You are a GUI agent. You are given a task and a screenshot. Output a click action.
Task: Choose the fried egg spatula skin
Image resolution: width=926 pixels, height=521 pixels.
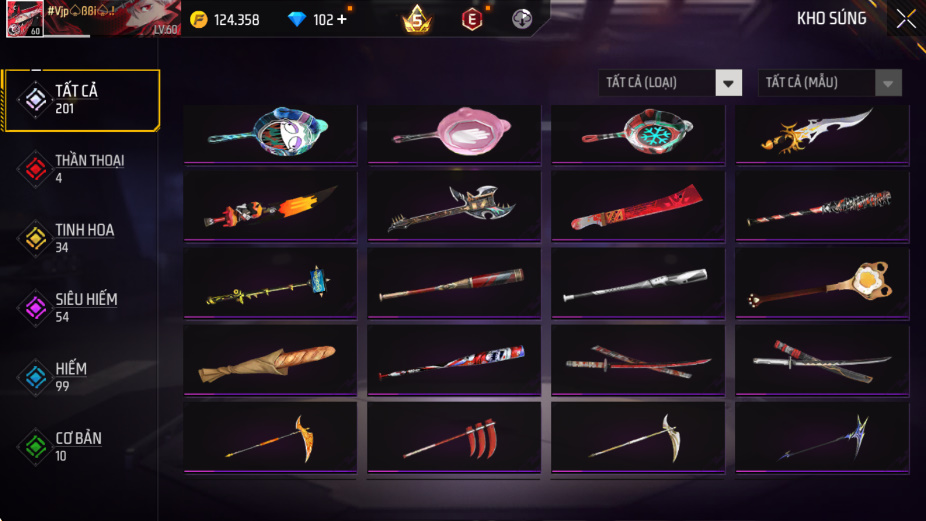pyautogui.click(x=822, y=284)
